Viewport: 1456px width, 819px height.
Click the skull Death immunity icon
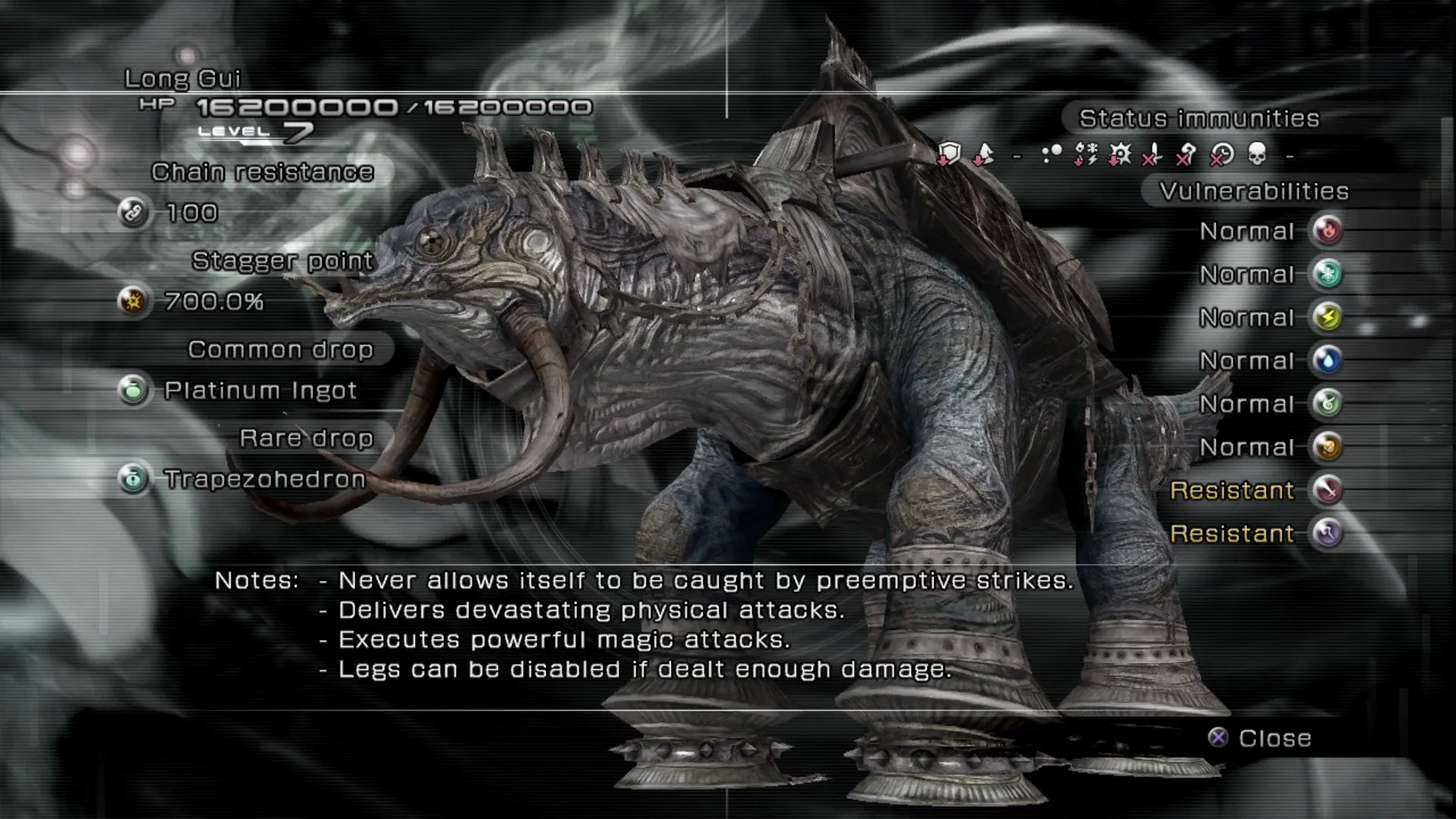[x=1257, y=155]
